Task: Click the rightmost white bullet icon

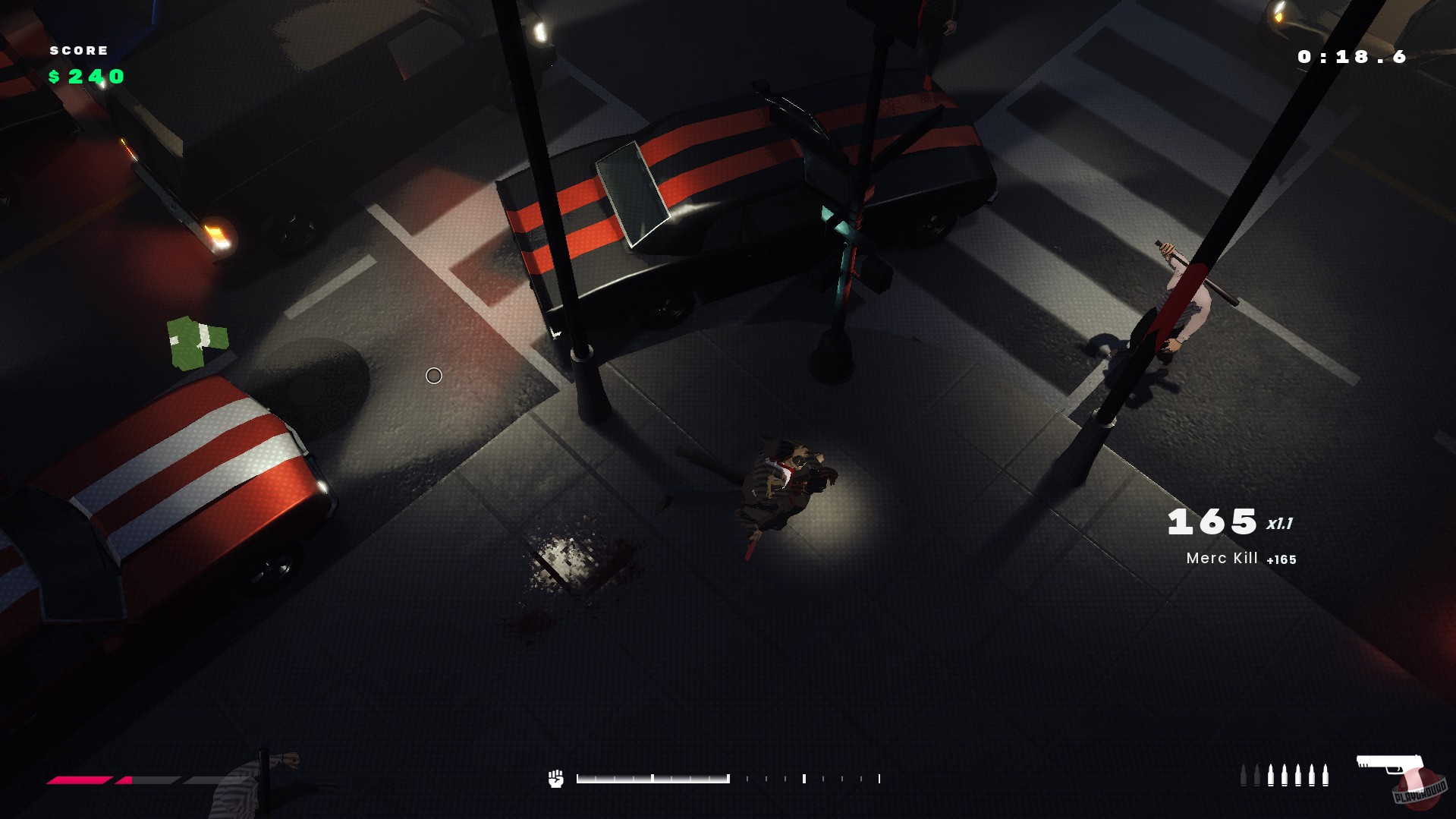Action: [1325, 776]
